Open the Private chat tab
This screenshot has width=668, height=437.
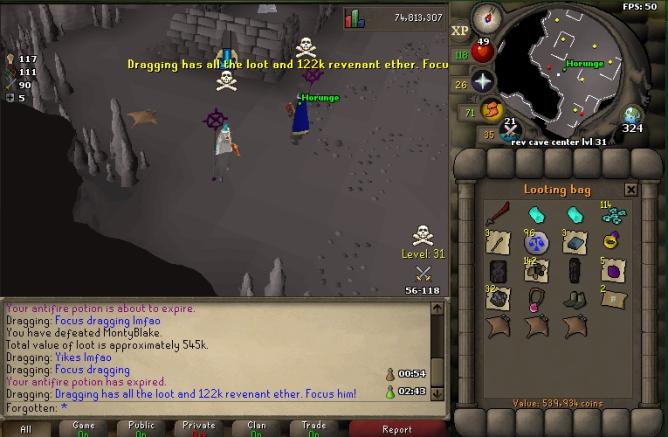point(198,428)
